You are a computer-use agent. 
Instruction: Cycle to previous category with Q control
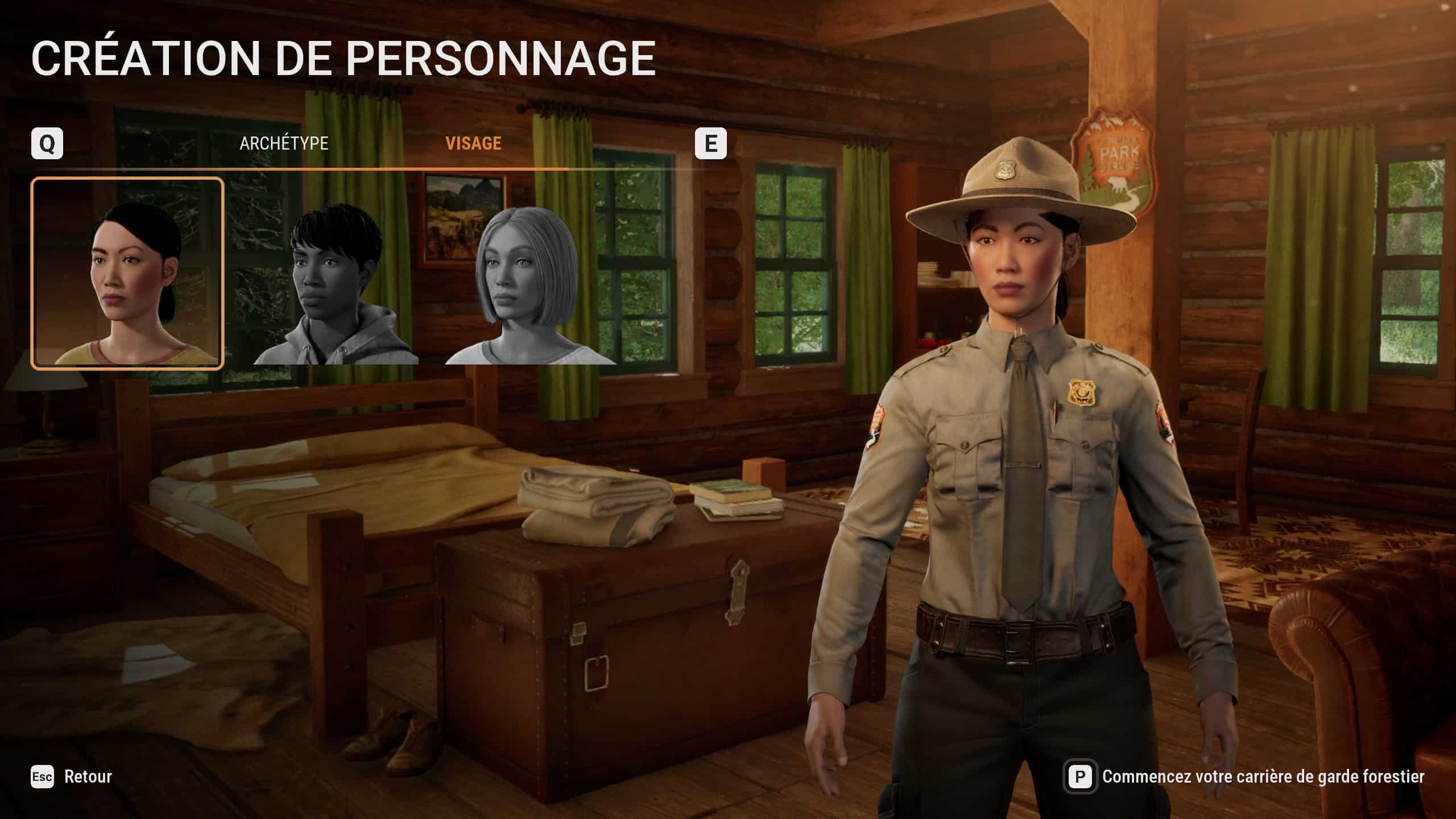(49, 143)
